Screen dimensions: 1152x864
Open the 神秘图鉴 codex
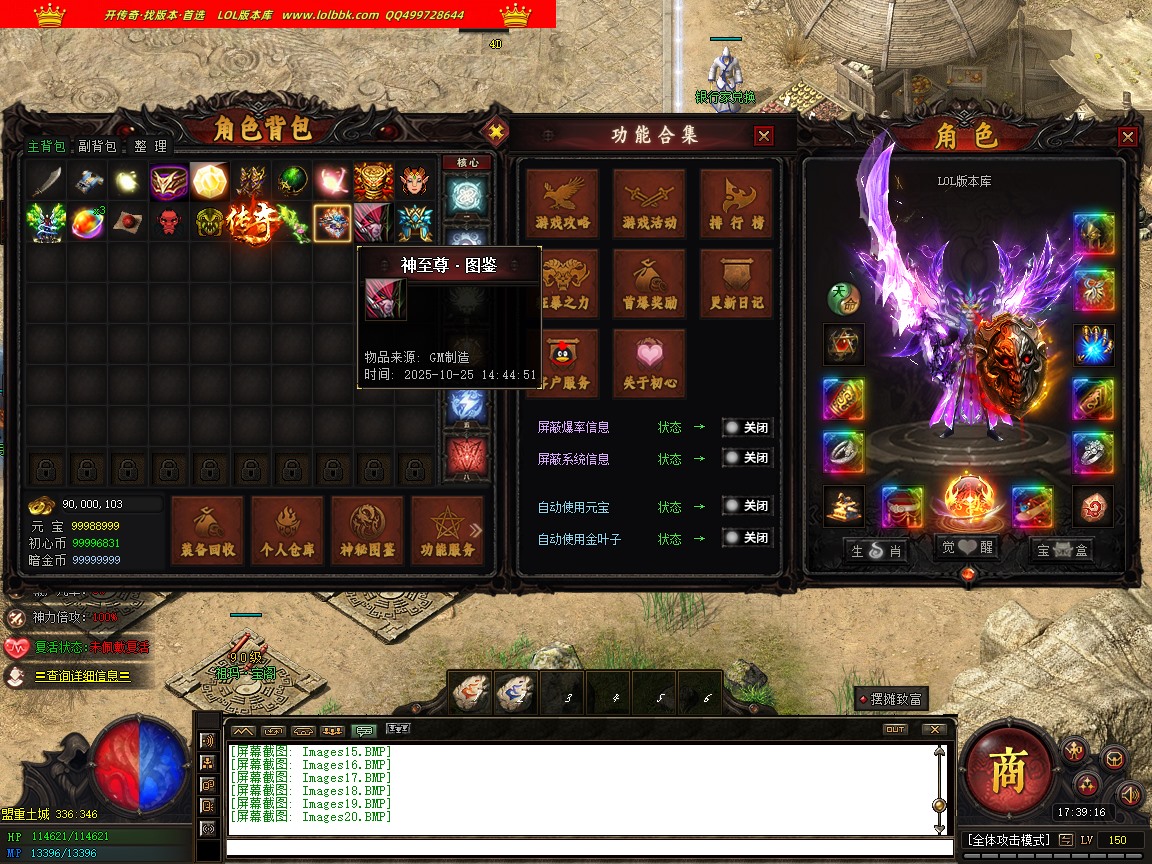367,531
